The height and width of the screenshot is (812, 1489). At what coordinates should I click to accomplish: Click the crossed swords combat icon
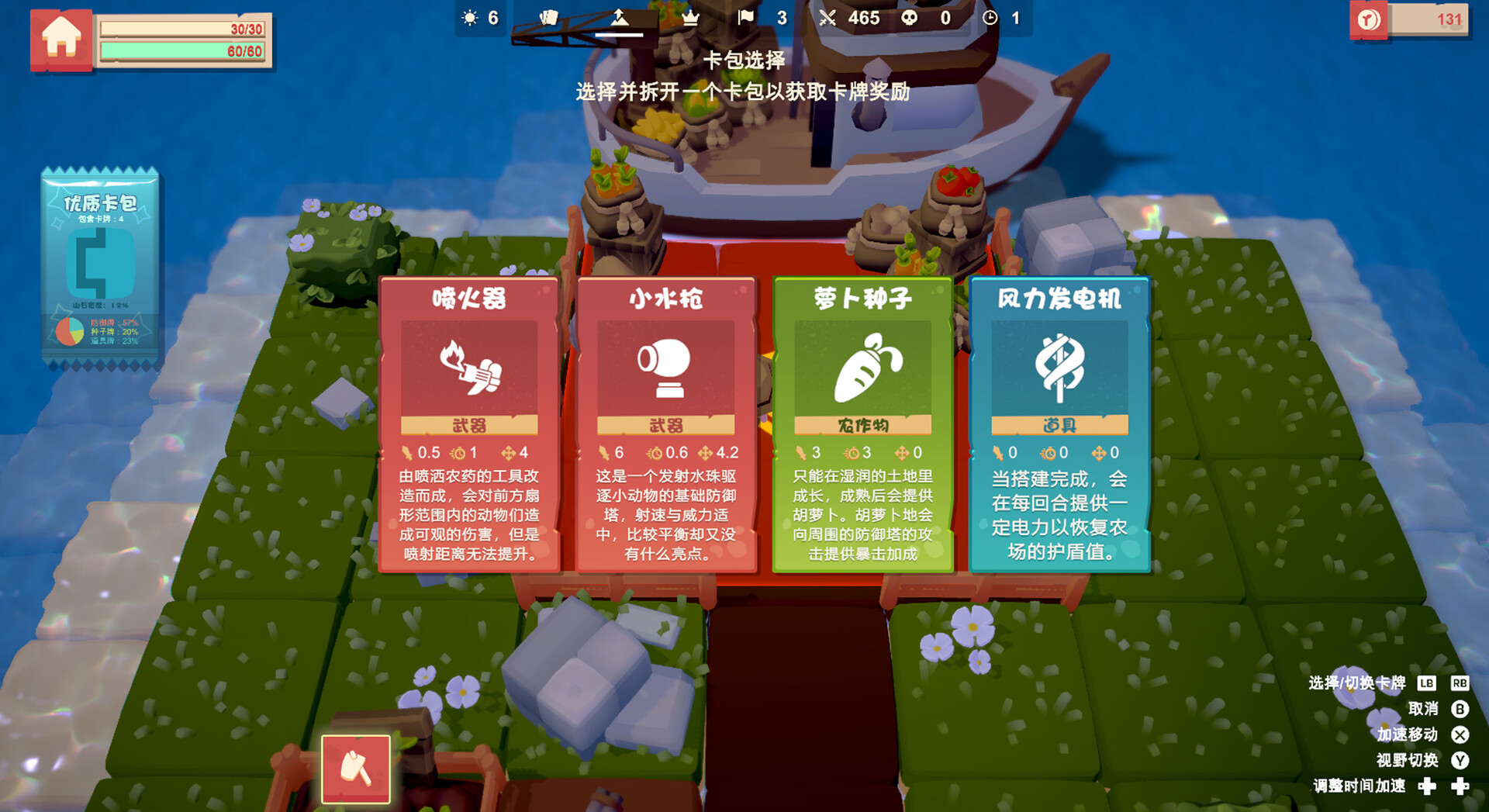point(828,17)
